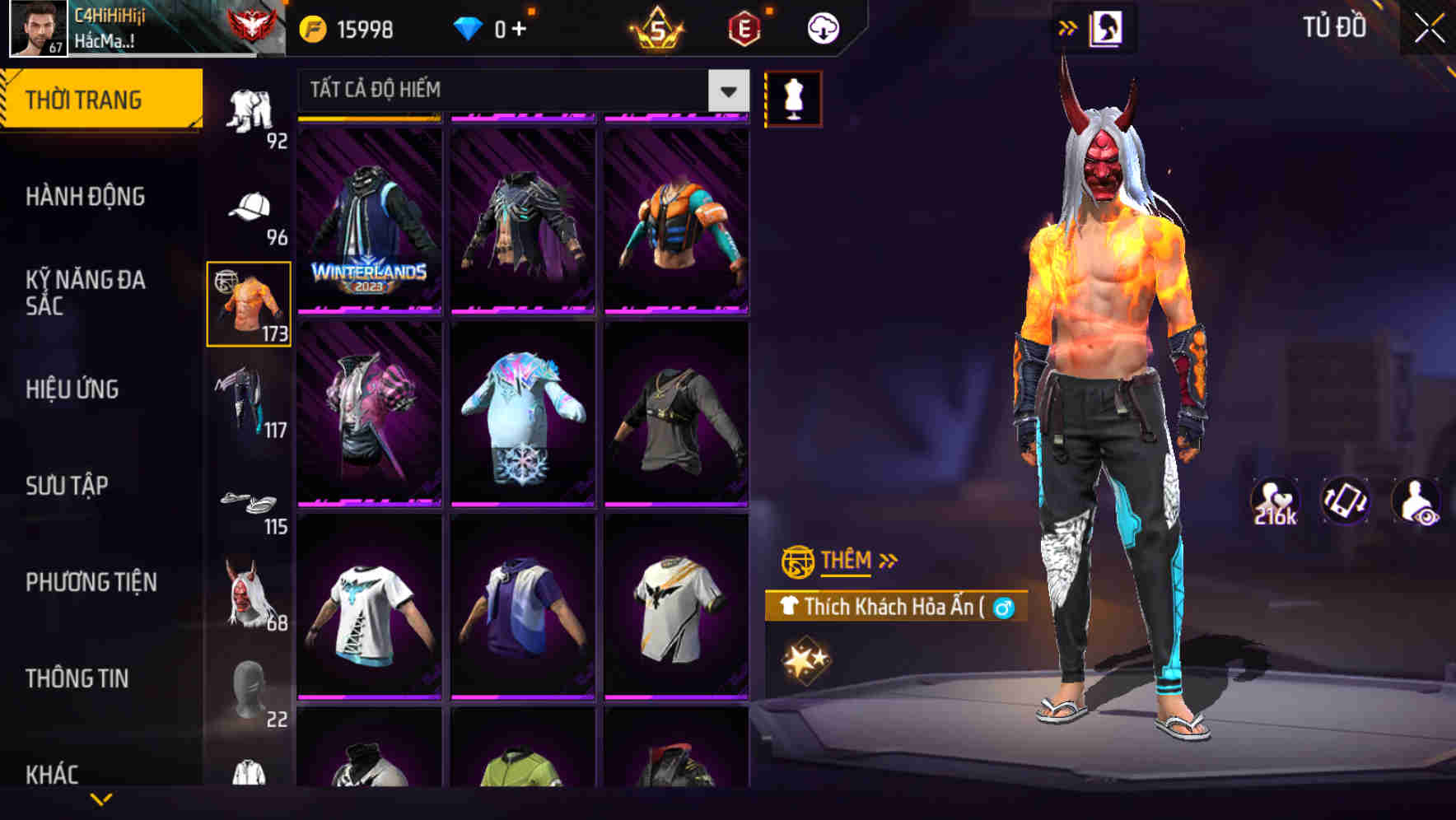Click the 216k likes heart icon
The width and height of the screenshot is (1456, 820).
coord(1273,500)
